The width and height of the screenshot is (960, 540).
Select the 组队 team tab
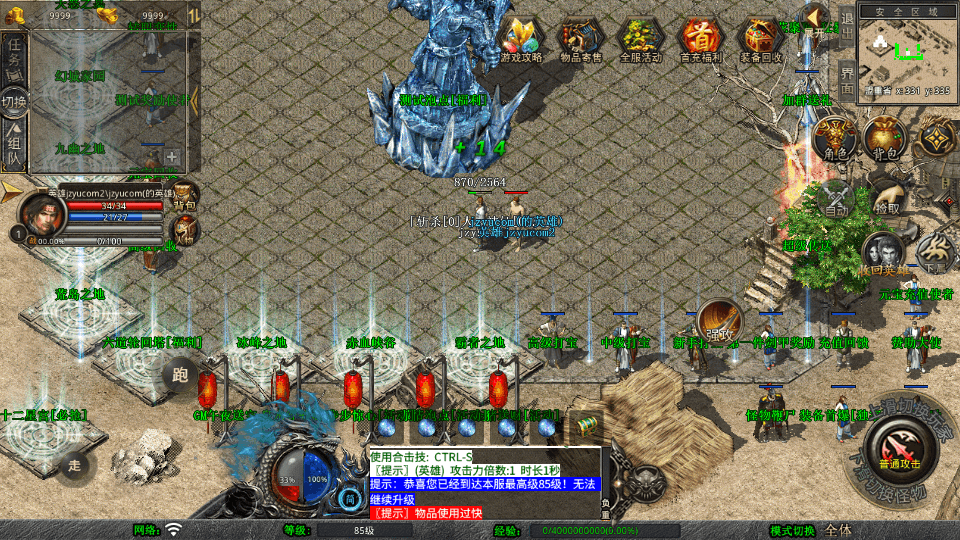tap(14, 147)
